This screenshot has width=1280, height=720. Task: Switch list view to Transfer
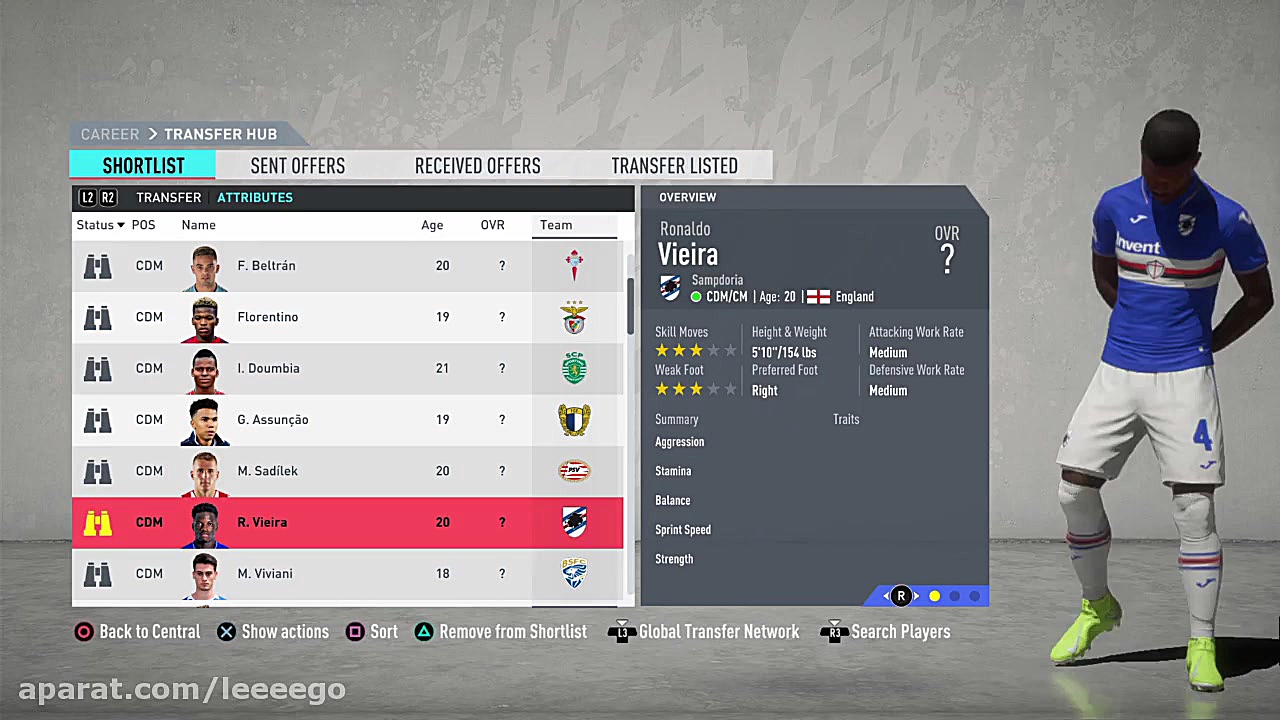[168, 198]
